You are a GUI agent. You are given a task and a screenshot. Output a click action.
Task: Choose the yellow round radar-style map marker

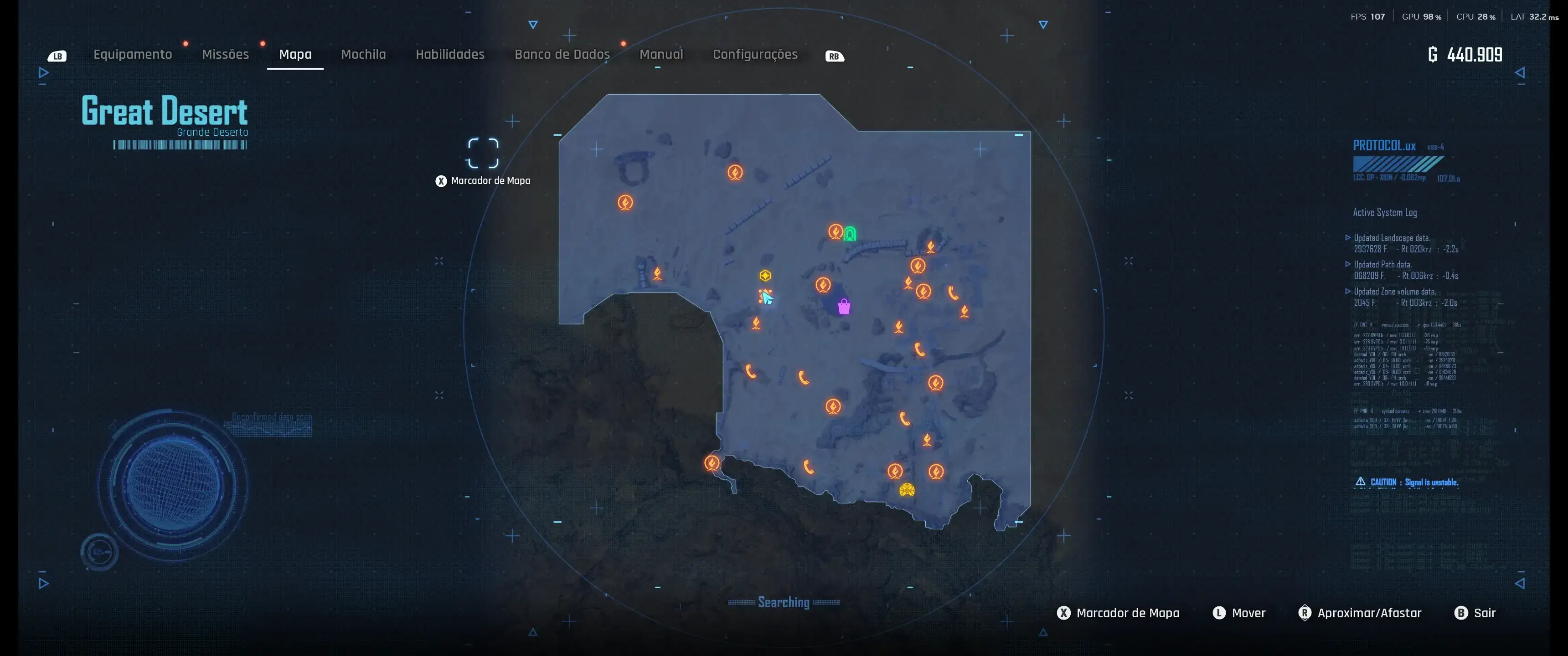pos(907,490)
